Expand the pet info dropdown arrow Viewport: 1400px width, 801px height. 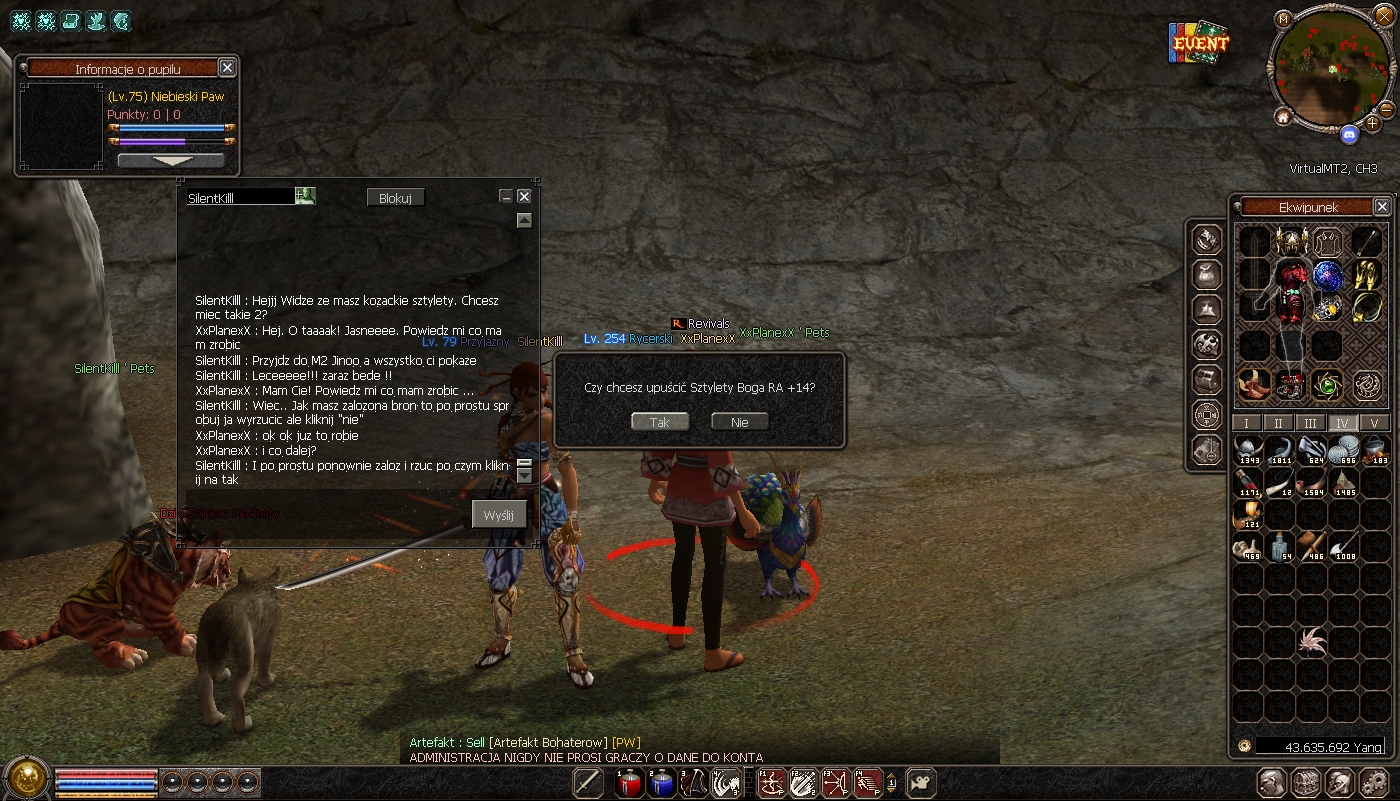tap(171, 160)
